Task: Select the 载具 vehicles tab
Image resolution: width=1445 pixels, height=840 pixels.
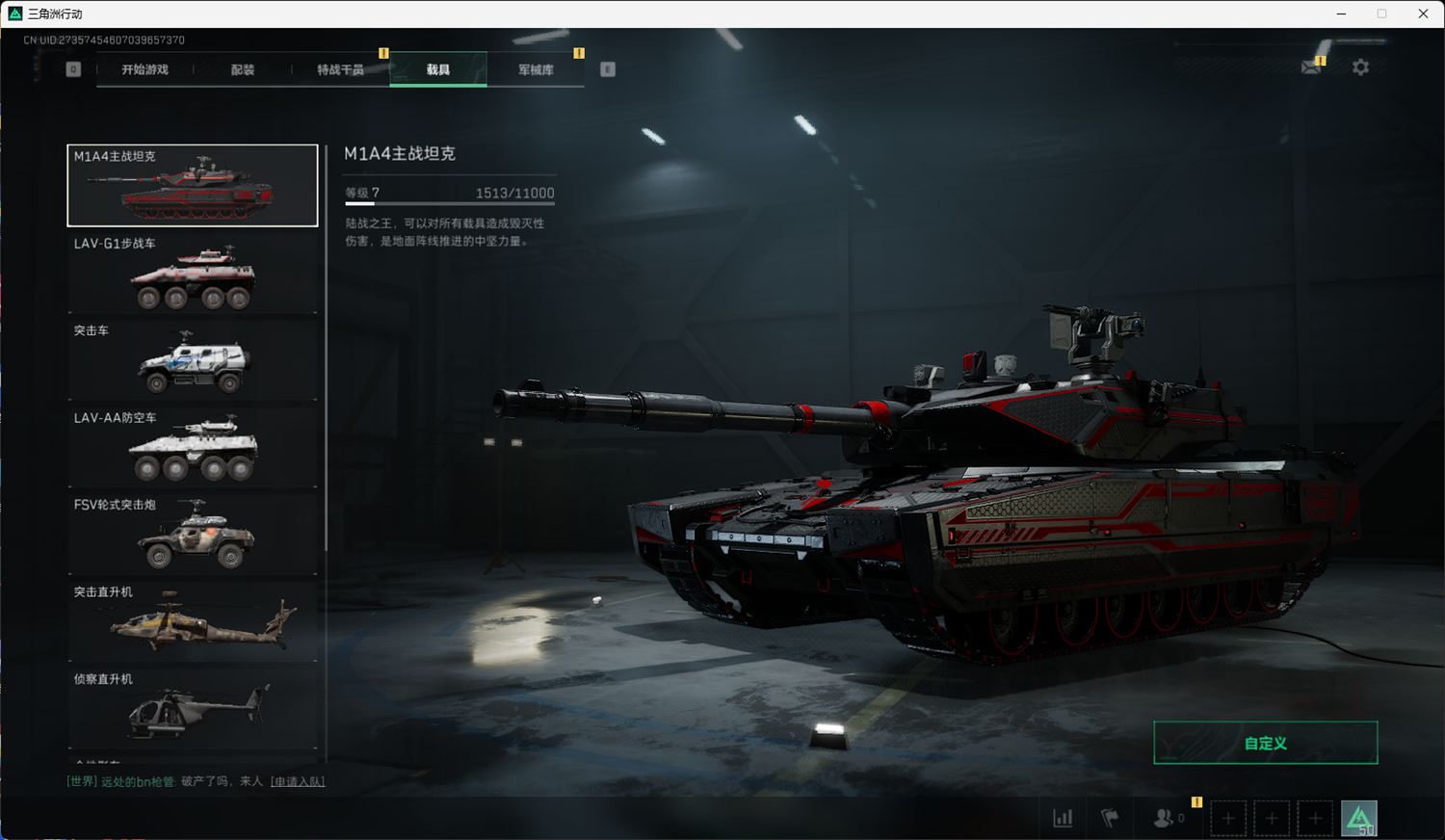Action: point(438,69)
